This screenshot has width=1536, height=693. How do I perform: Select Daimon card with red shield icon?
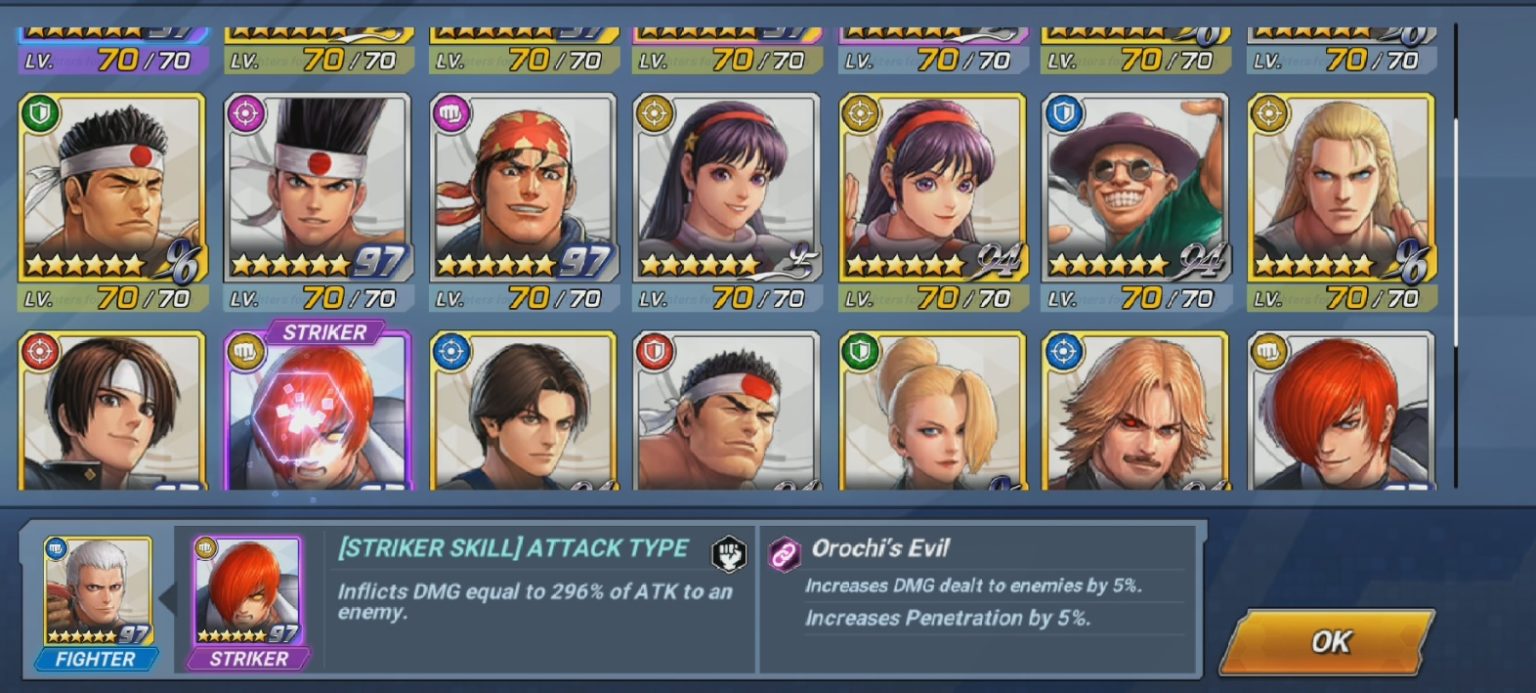[728, 412]
